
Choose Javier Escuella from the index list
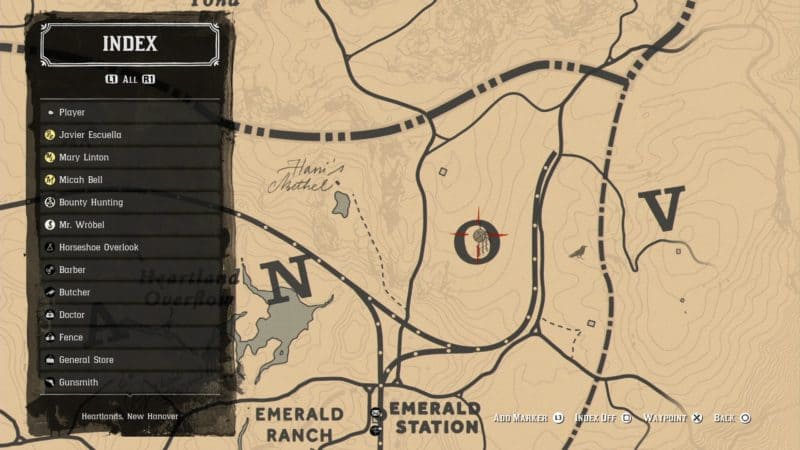pyautogui.click(x=130, y=135)
